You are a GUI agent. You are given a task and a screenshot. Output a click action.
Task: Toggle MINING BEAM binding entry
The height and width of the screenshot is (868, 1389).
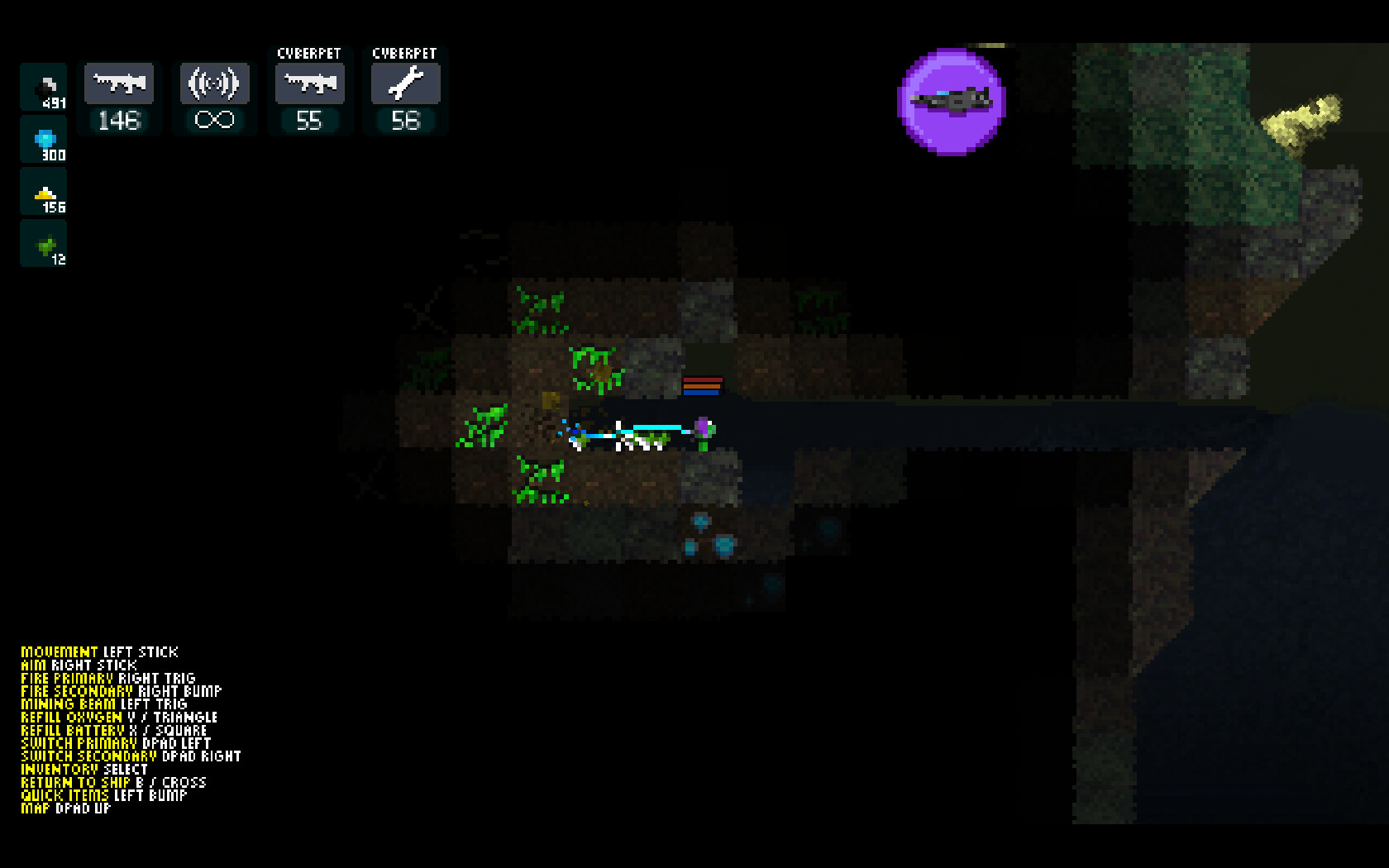(x=66, y=703)
